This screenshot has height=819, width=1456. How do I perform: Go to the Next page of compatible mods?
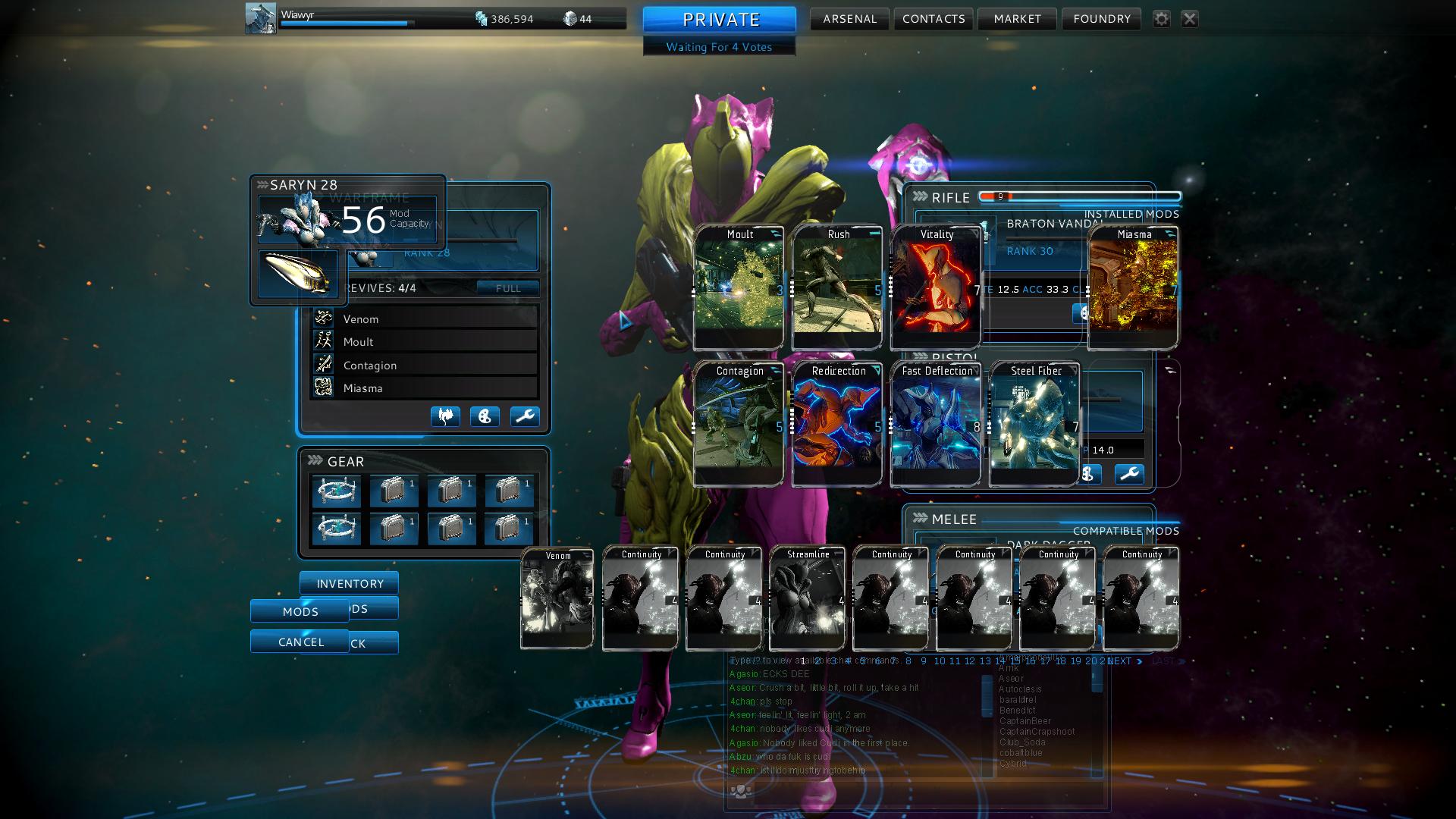pos(1124,661)
